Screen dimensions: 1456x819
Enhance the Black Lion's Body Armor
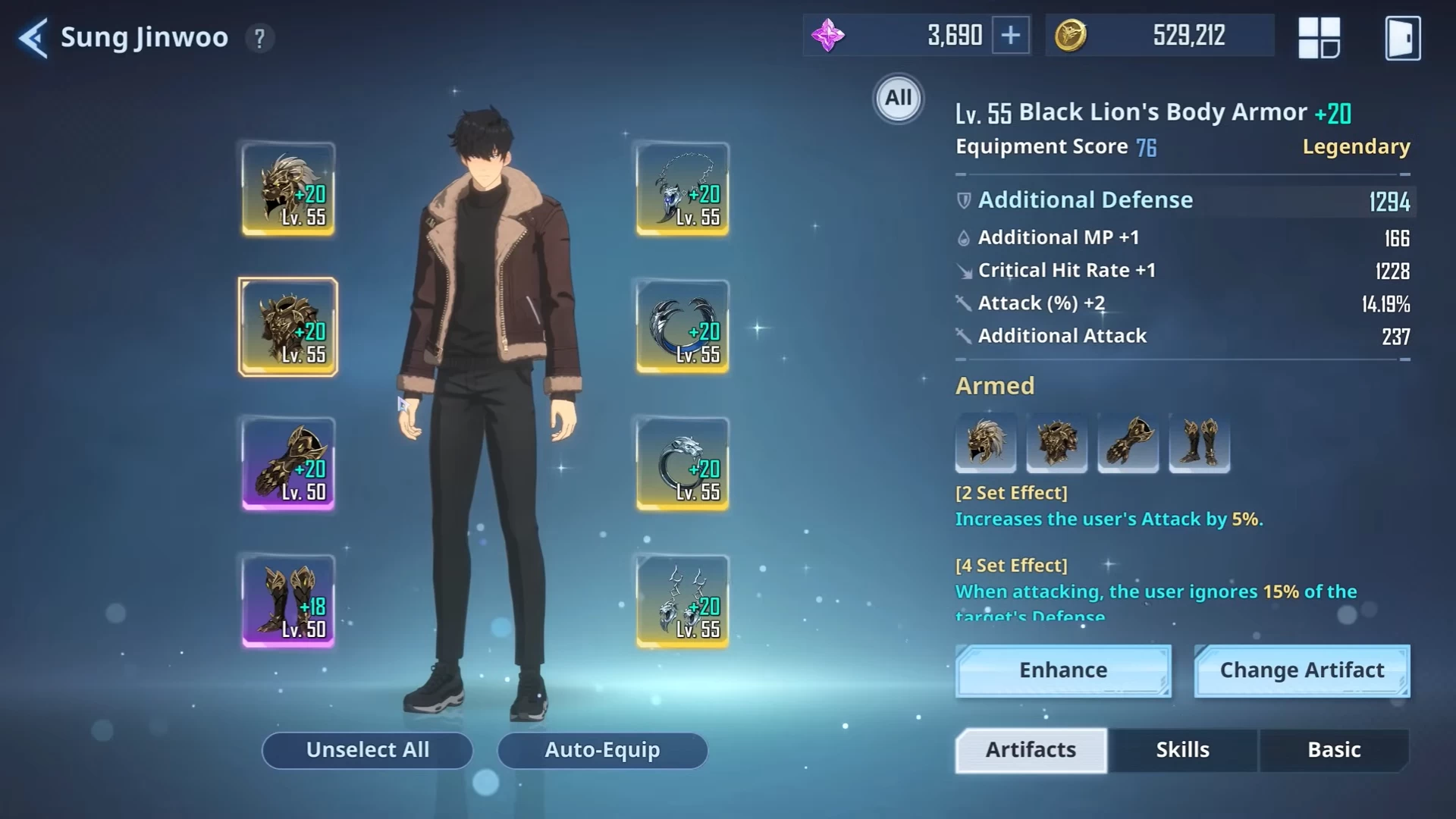[x=1063, y=670]
